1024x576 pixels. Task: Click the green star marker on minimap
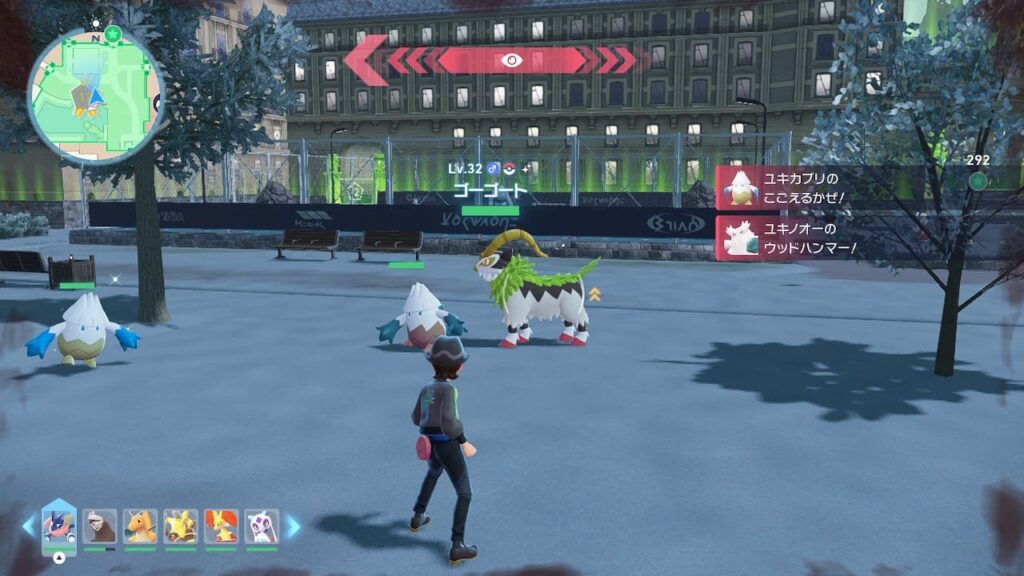pos(113,33)
